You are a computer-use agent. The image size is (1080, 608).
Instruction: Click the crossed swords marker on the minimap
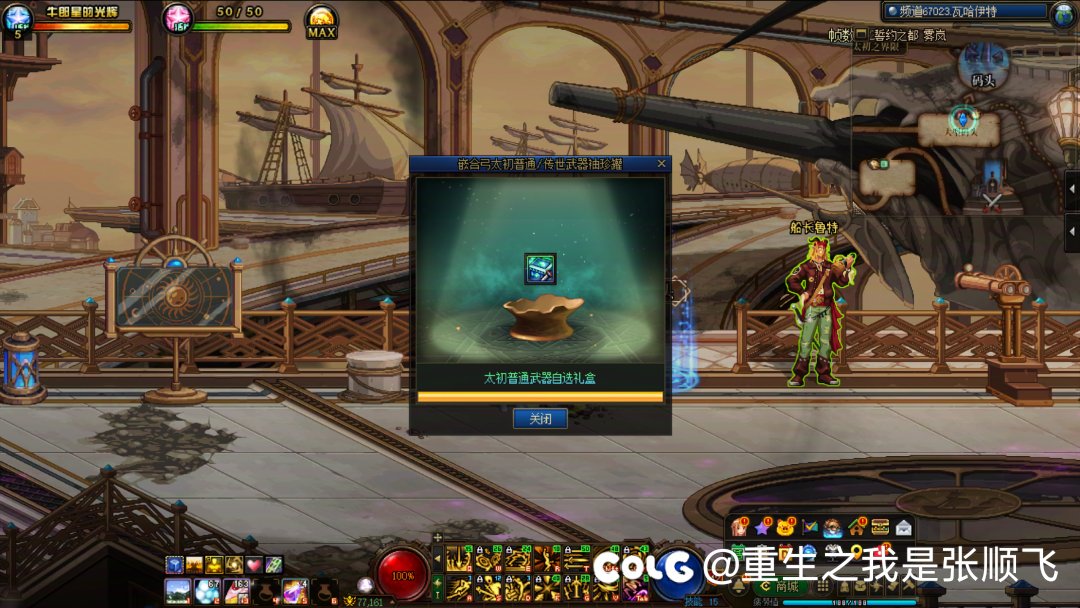(x=992, y=200)
